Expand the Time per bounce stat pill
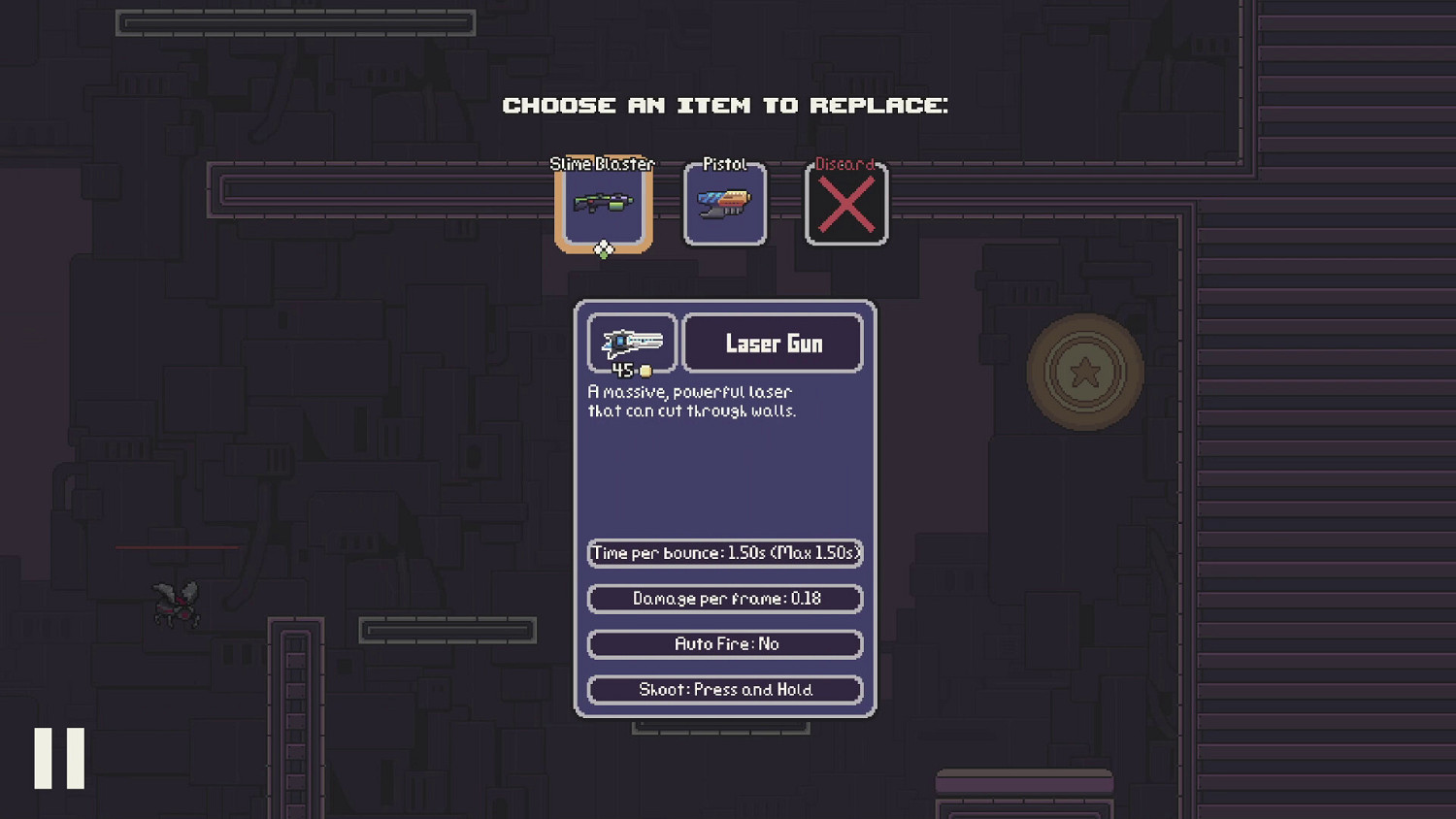The height and width of the screenshot is (819, 1456). point(724,553)
